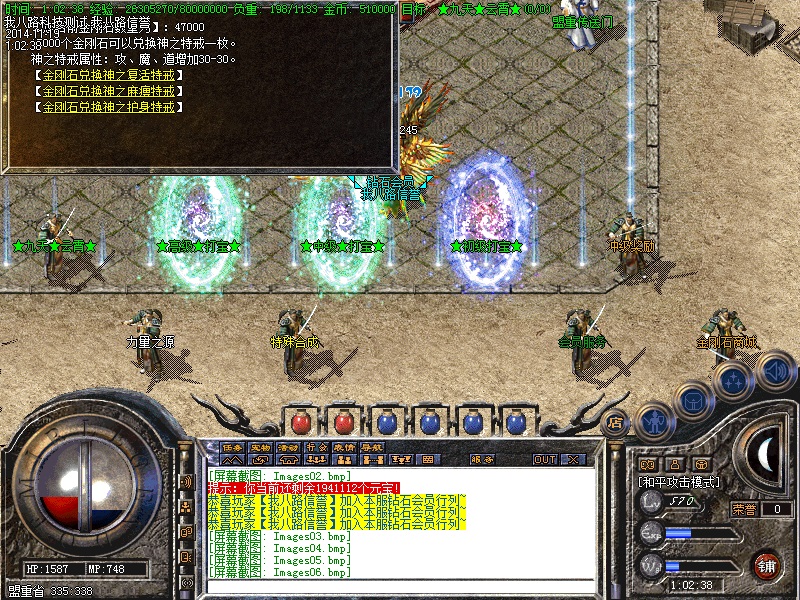Open the 行会 guild tab
The height and width of the screenshot is (600, 800).
316,447
